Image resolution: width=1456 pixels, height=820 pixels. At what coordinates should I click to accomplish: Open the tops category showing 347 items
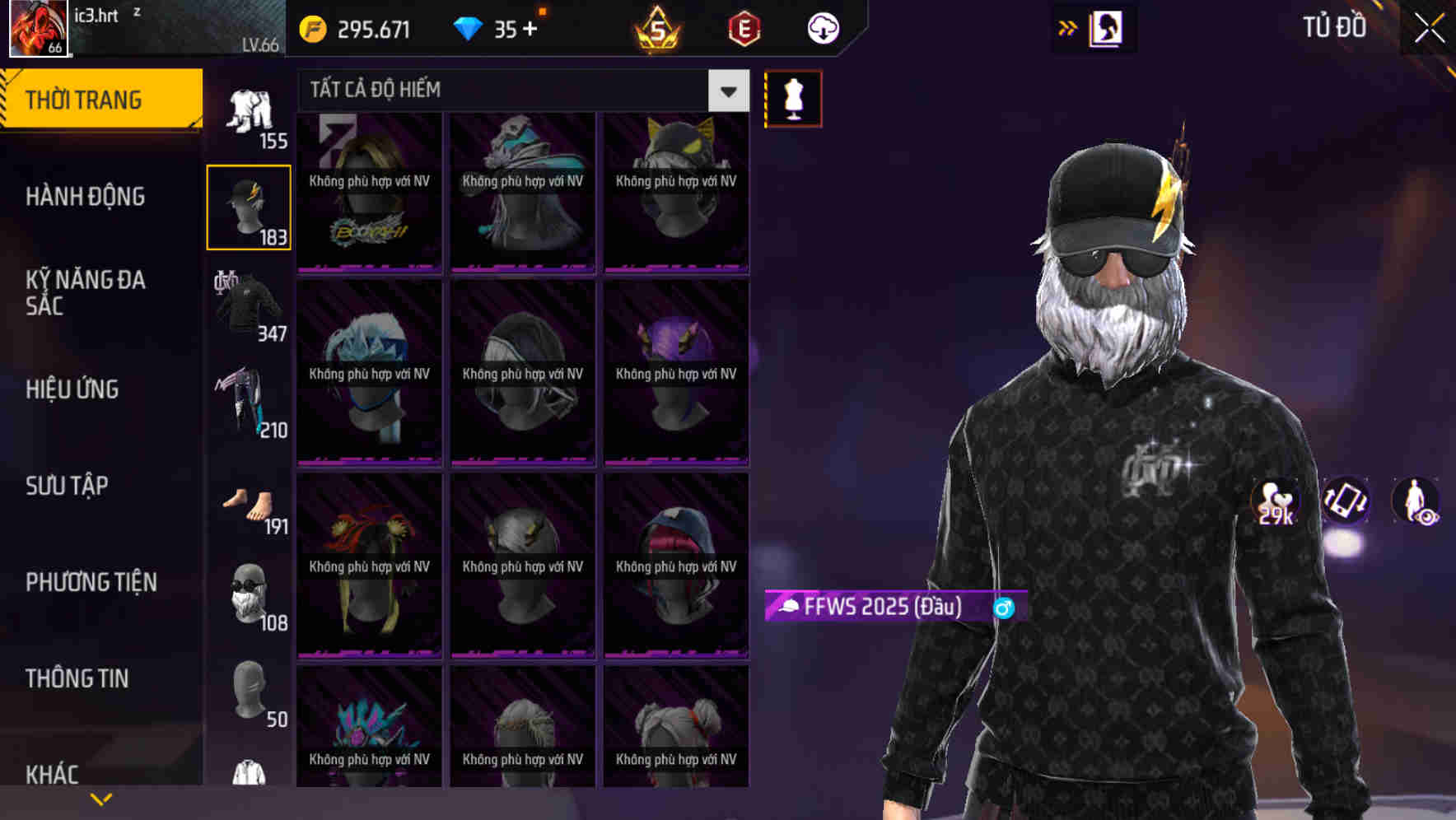[249, 305]
